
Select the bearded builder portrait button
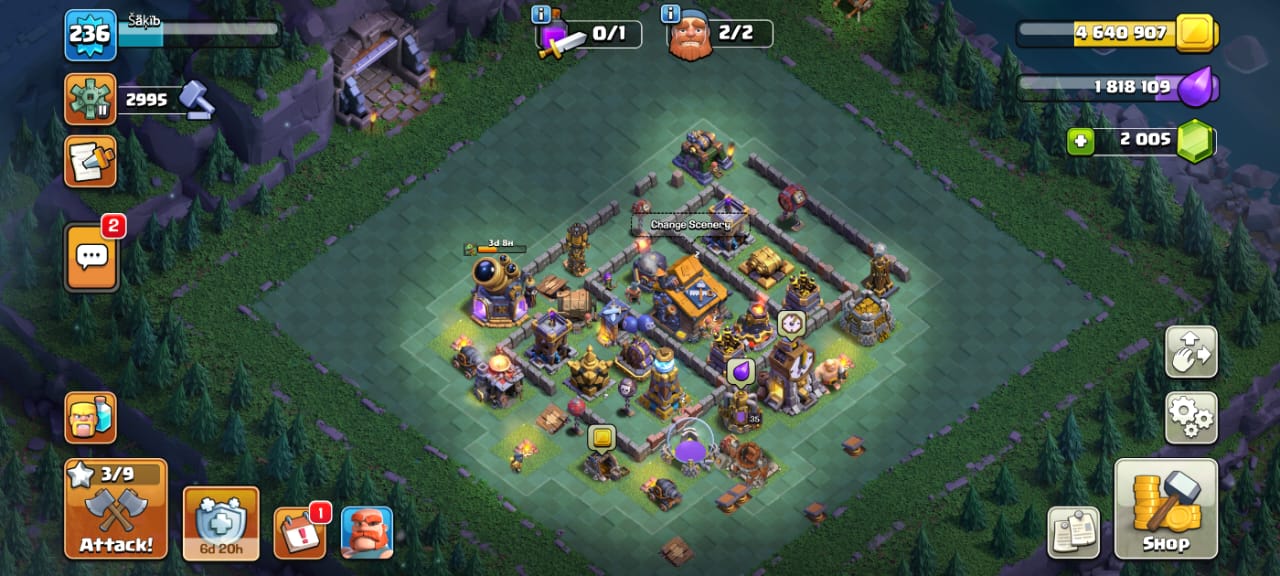pos(367,533)
